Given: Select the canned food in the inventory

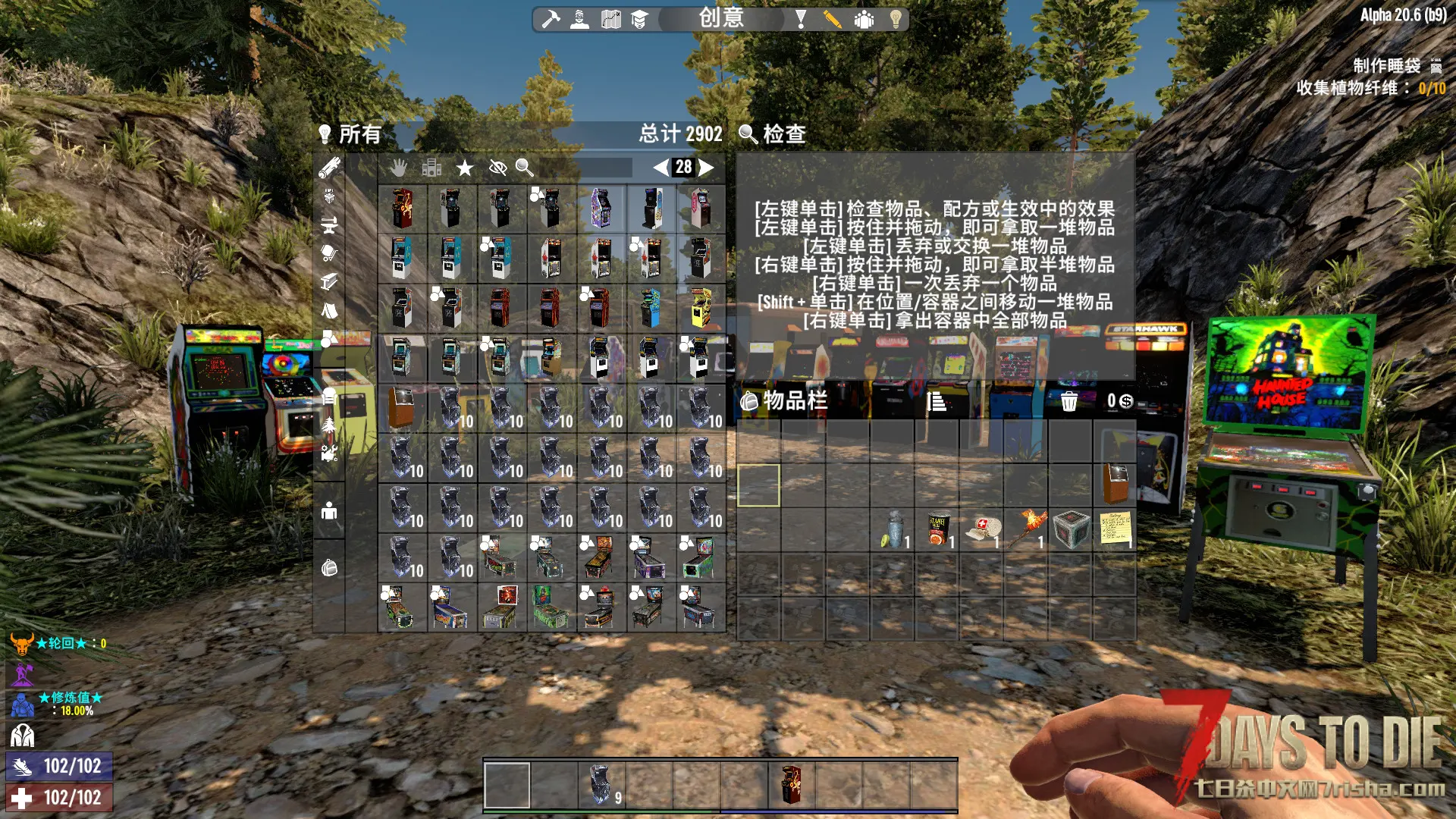Looking at the screenshot, I should (937, 529).
